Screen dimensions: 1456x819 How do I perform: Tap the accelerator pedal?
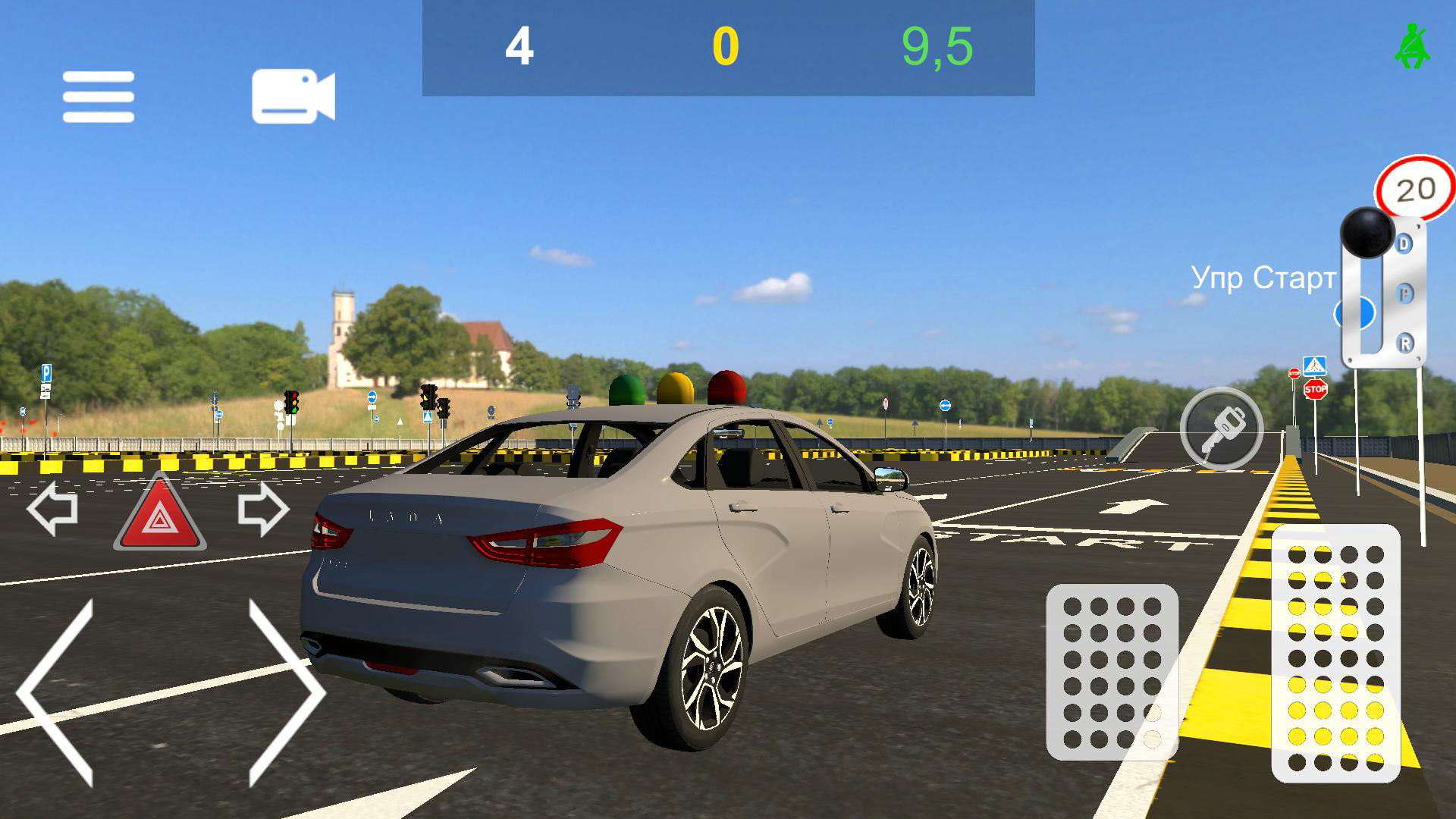coord(1335,652)
